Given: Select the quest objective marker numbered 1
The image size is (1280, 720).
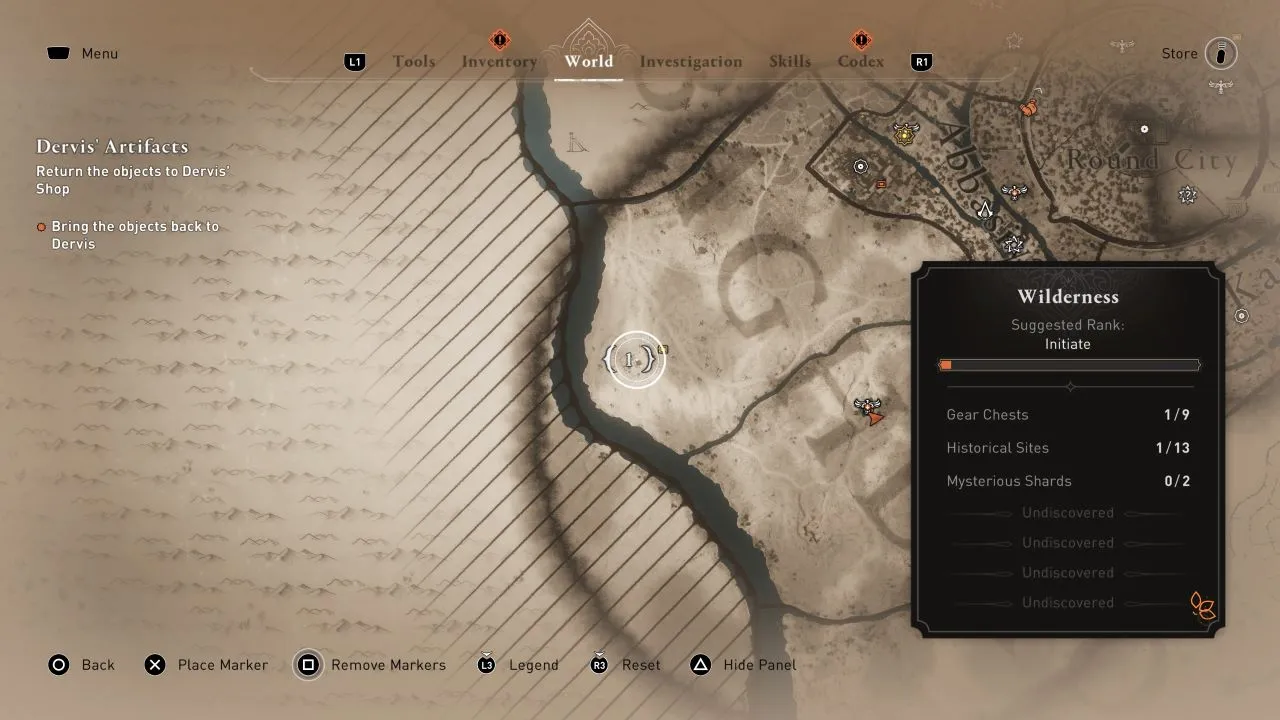Looking at the screenshot, I should [x=632, y=359].
